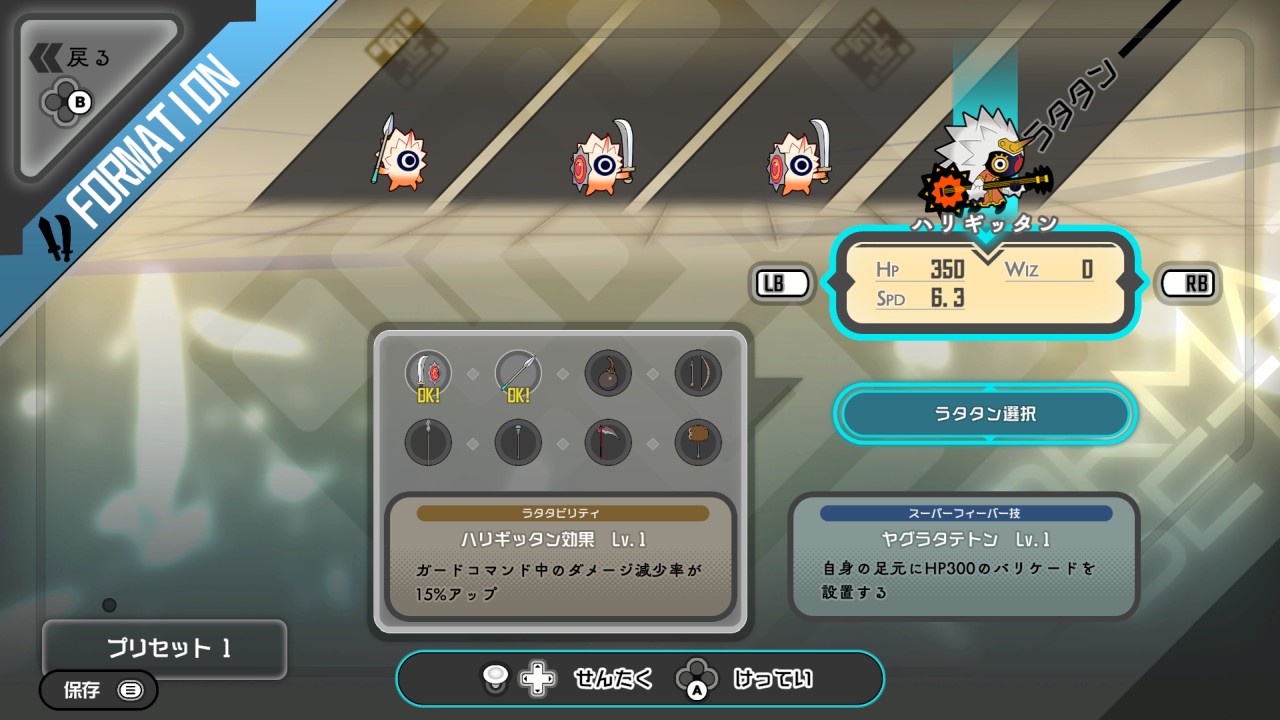The image size is (1280, 720).
Task: Select the bomb weapon slot
Action: pos(608,373)
